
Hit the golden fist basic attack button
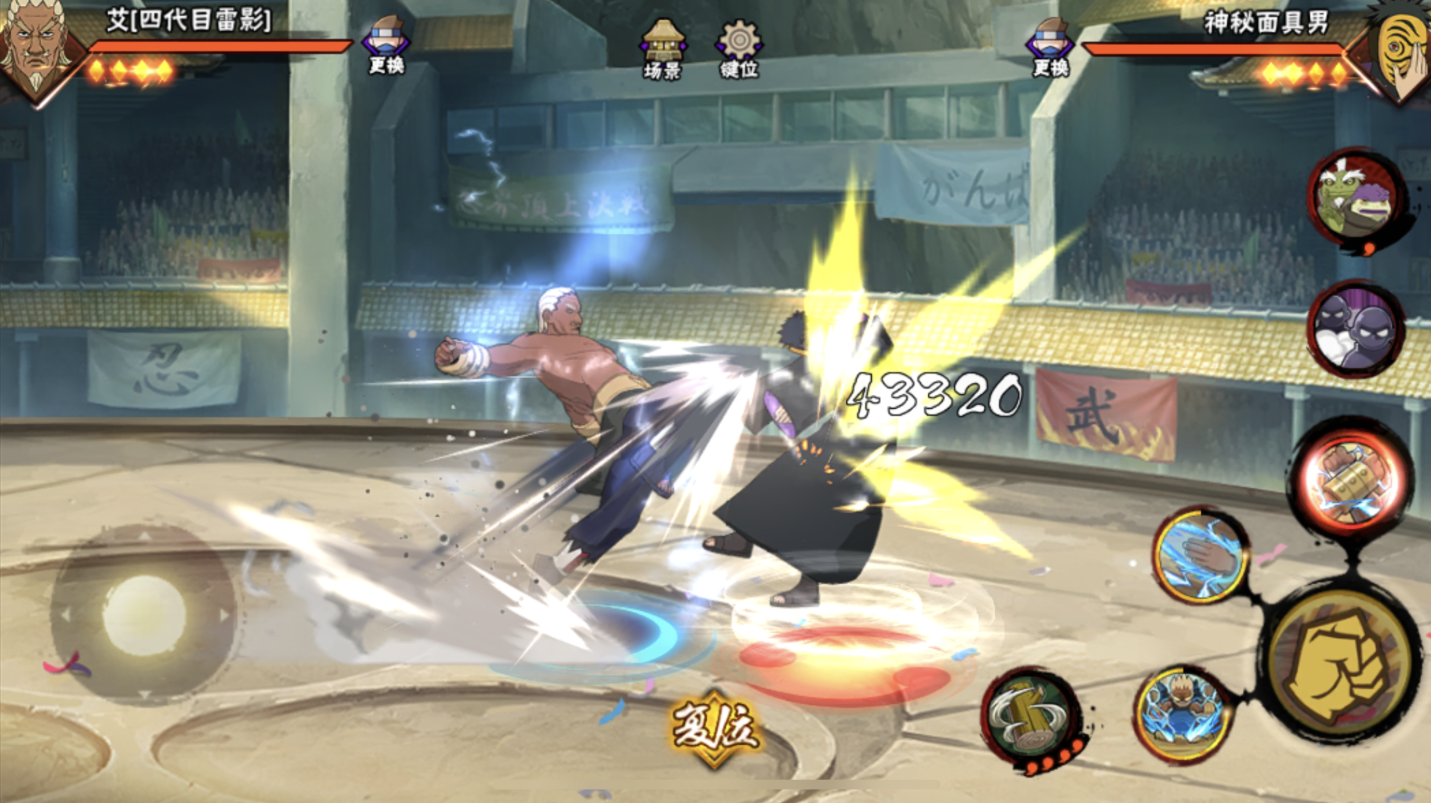click(x=1340, y=659)
